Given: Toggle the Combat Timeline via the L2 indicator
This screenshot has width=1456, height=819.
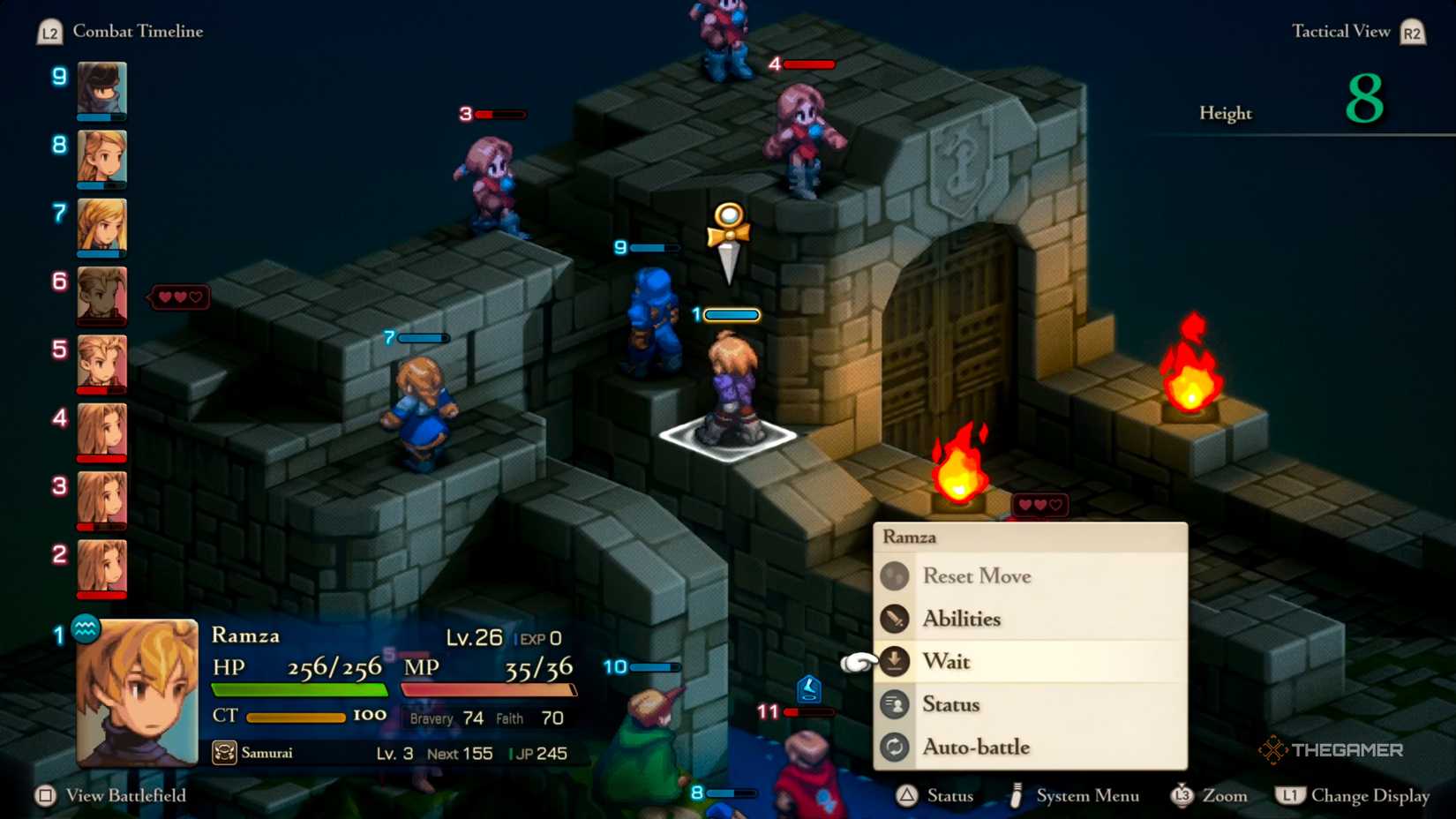Looking at the screenshot, I should (49, 31).
